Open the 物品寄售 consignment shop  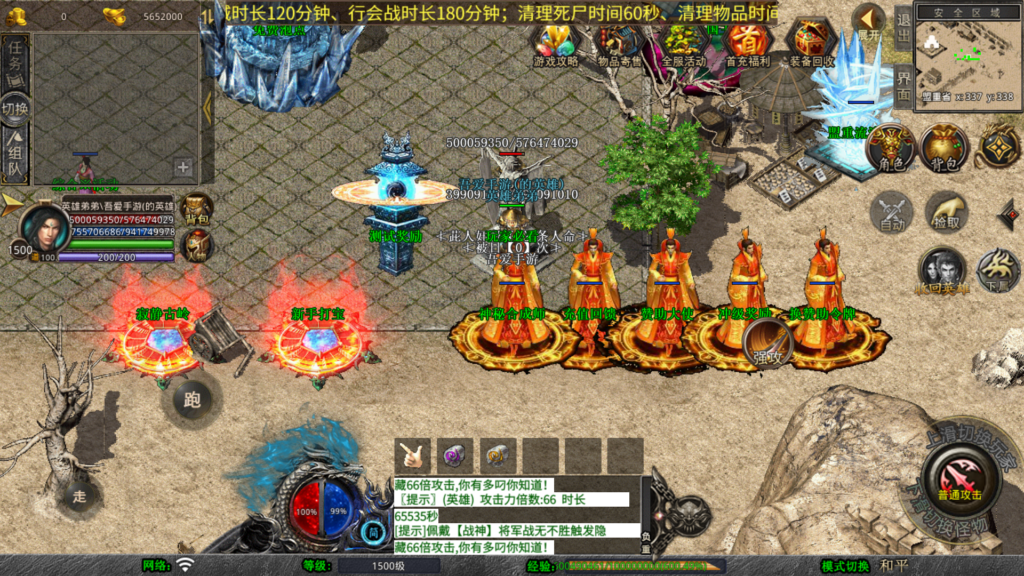619,42
